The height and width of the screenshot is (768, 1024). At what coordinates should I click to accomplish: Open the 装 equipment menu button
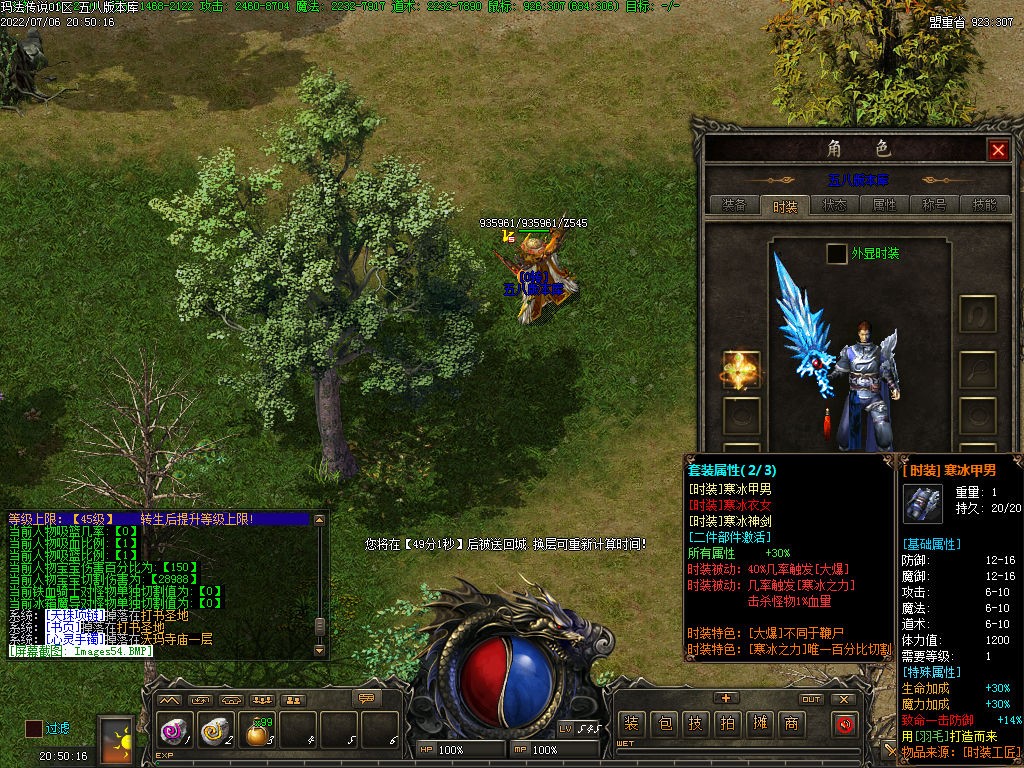pyautogui.click(x=631, y=724)
